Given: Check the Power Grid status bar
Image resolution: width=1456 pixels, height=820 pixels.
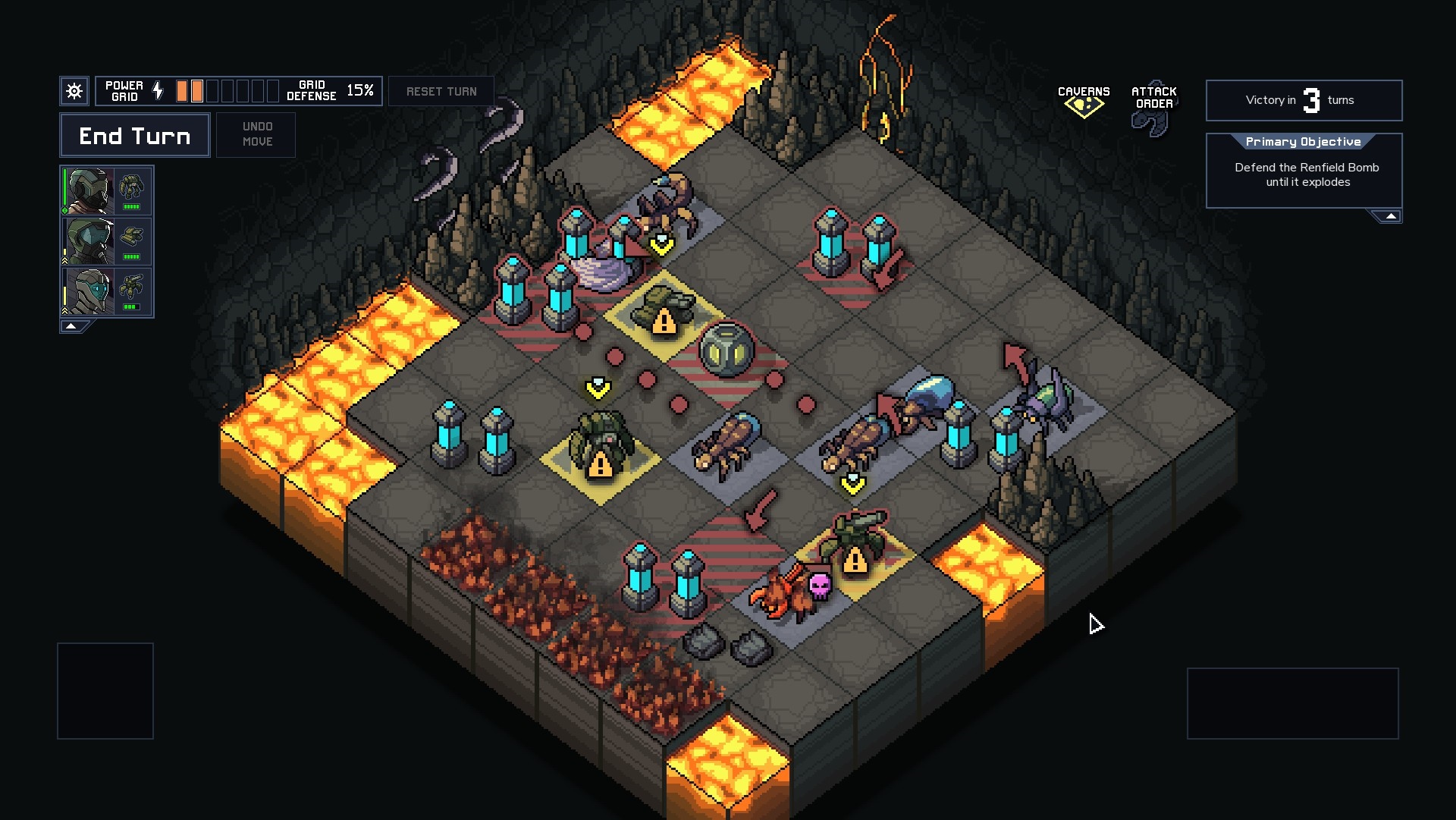Looking at the screenshot, I should point(227,91).
